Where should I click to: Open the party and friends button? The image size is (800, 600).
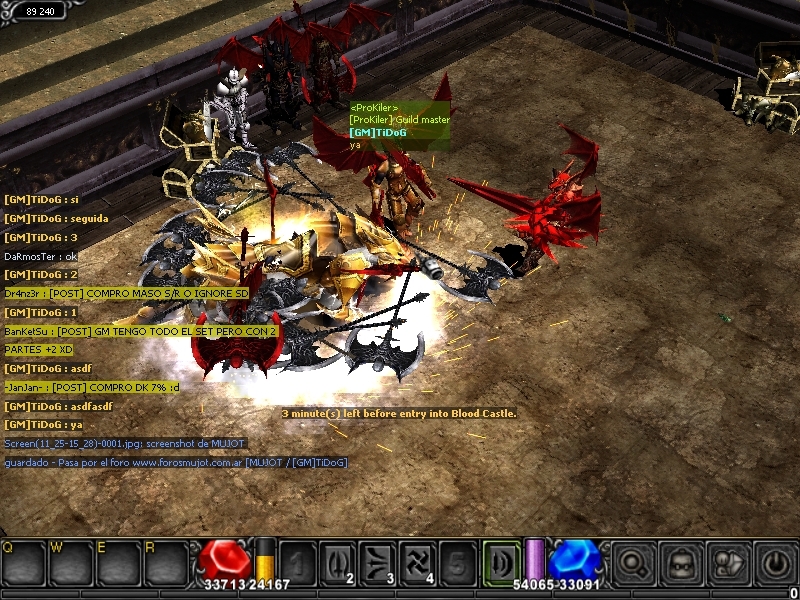(727, 562)
